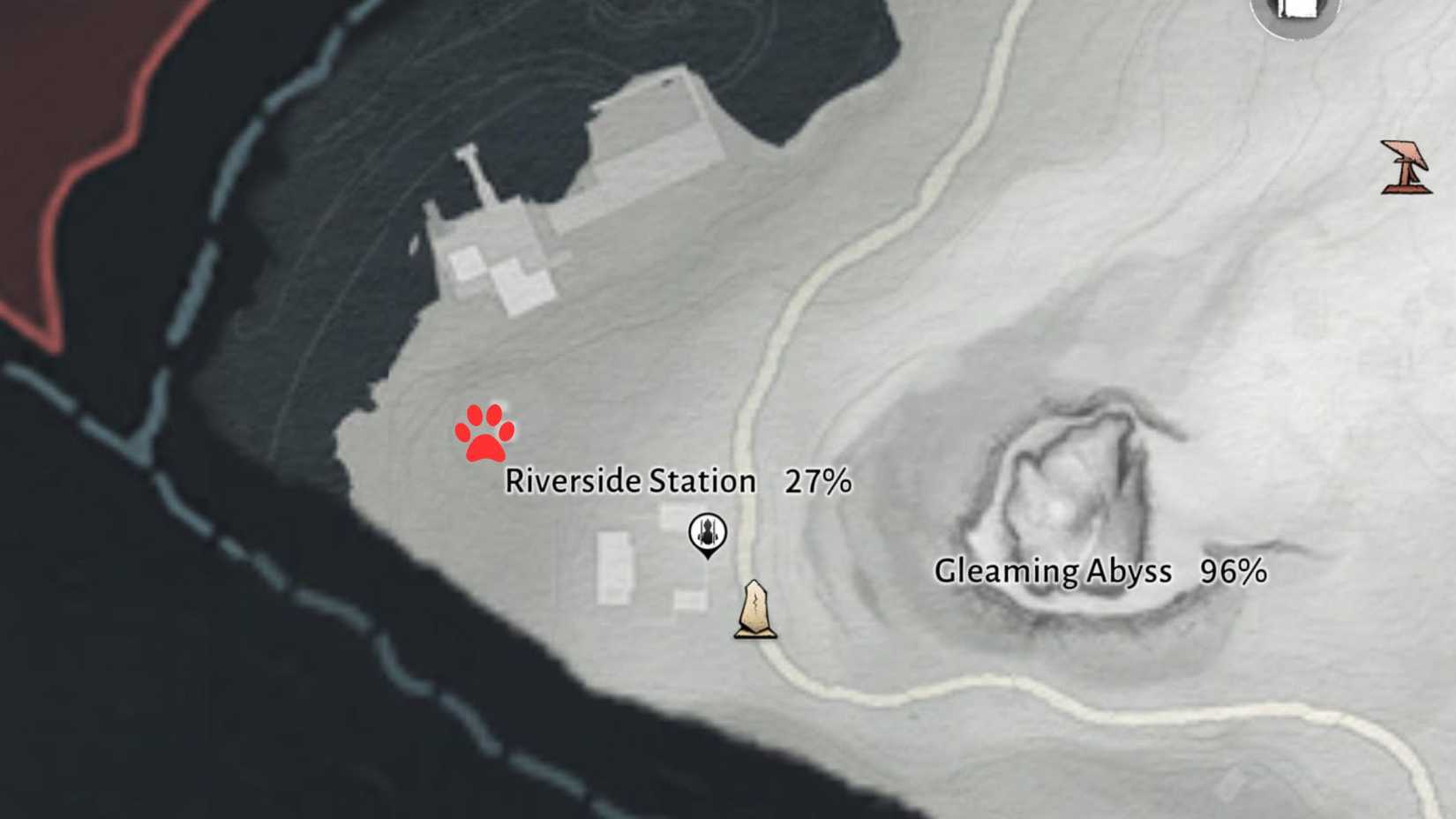The width and height of the screenshot is (1456, 819).
Task: Expand the Gleaming Abyss information
Action: point(1054,571)
